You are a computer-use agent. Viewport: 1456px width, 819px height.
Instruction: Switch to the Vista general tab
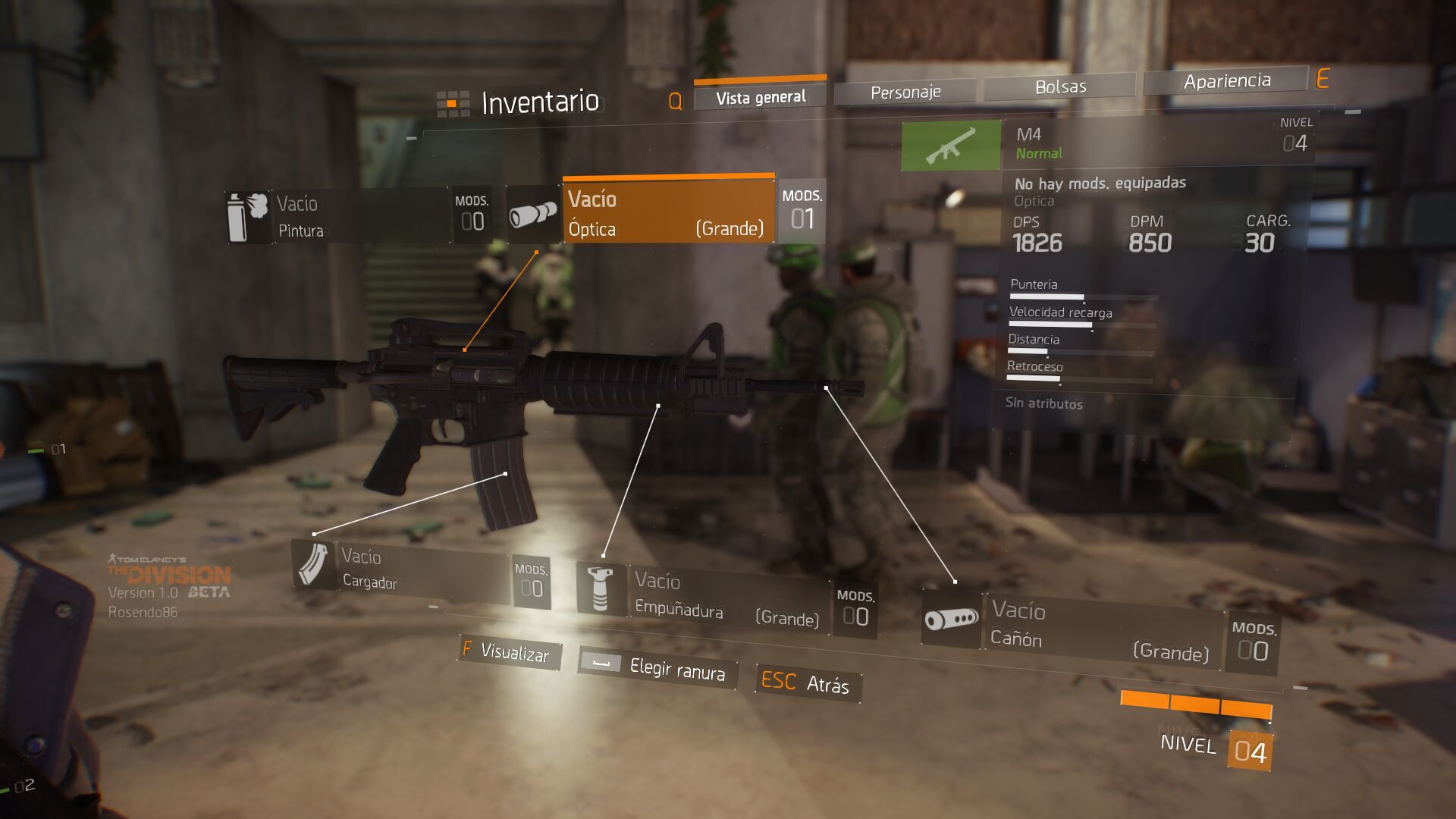pyautogui.click(x=760, y=97)
